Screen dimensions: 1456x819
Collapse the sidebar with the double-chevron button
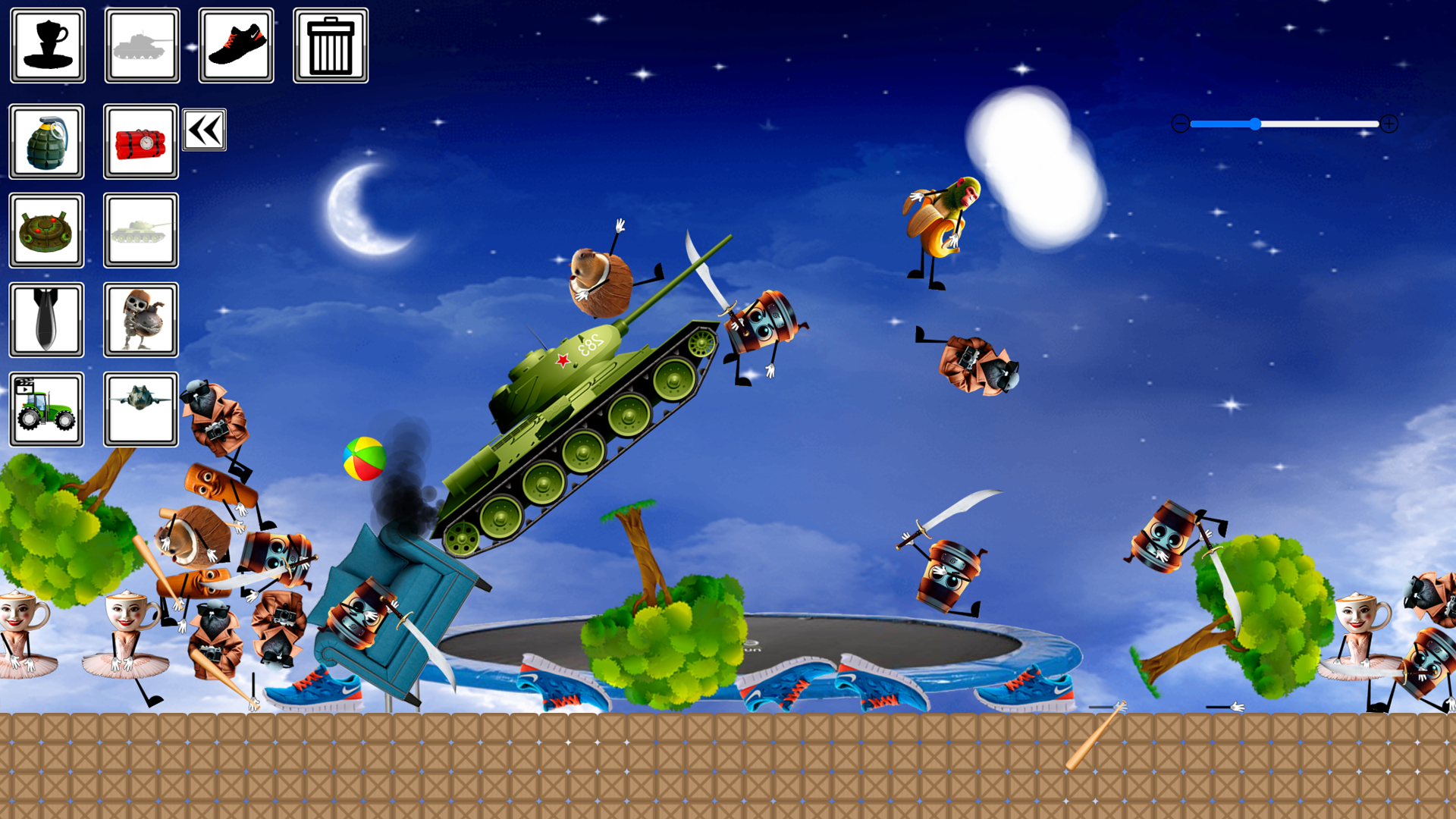[206, 129]
